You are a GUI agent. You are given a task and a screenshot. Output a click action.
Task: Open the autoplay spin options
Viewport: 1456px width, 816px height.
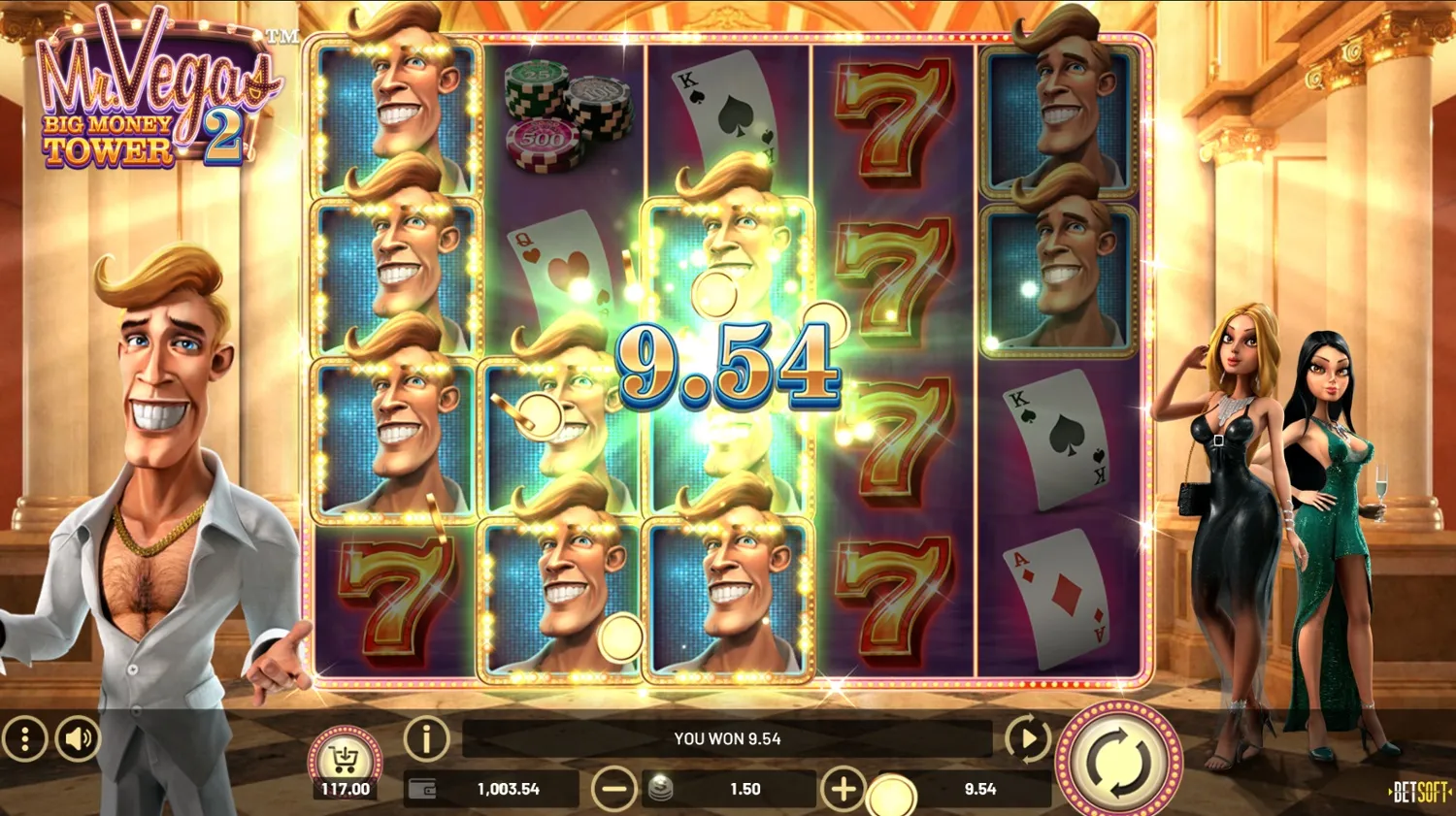(1026, 738)
